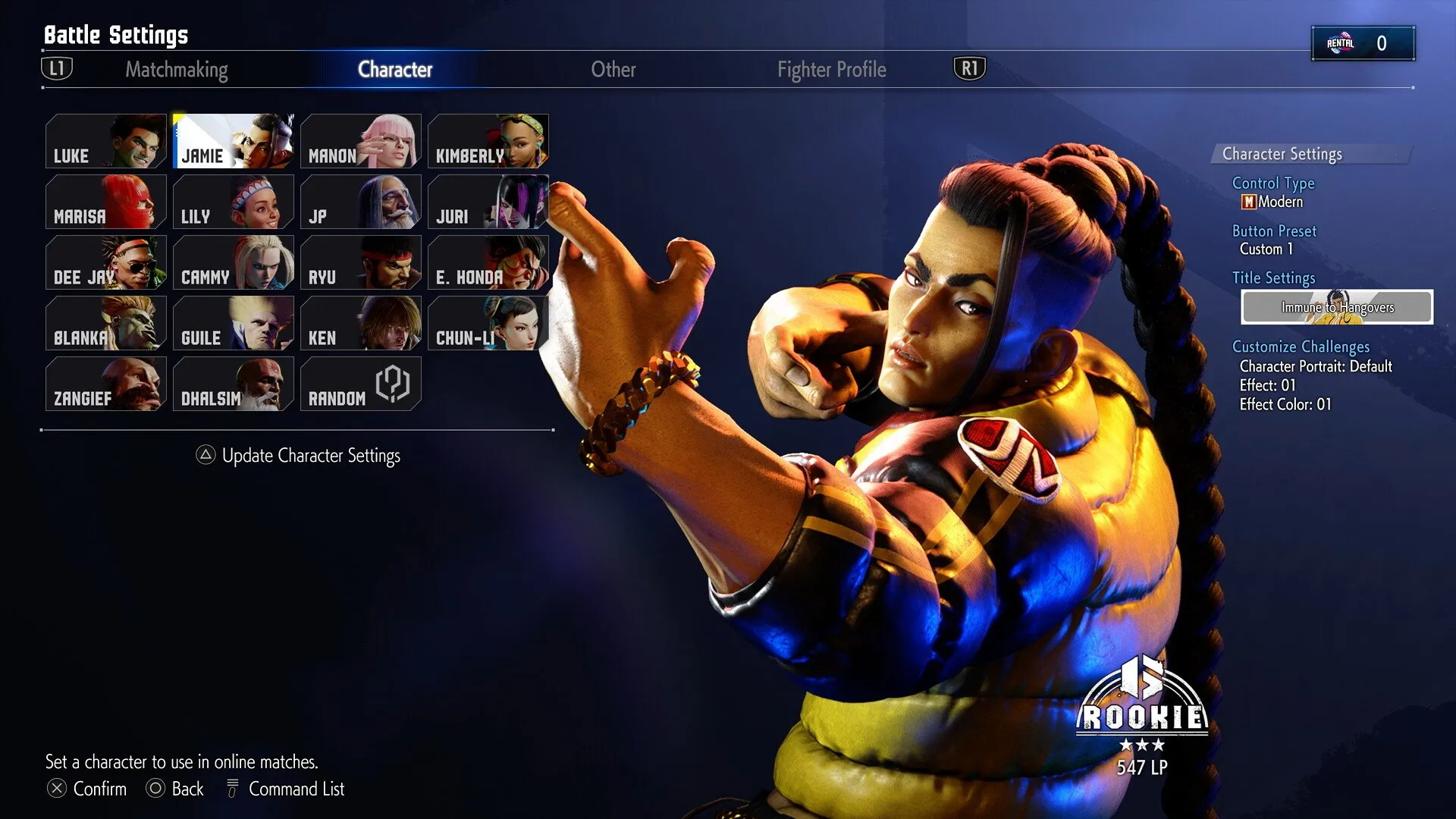Viewport: 1456px width, 819px height.
Task: Choose the Jamie character tile
Action: tap(233, 141)
